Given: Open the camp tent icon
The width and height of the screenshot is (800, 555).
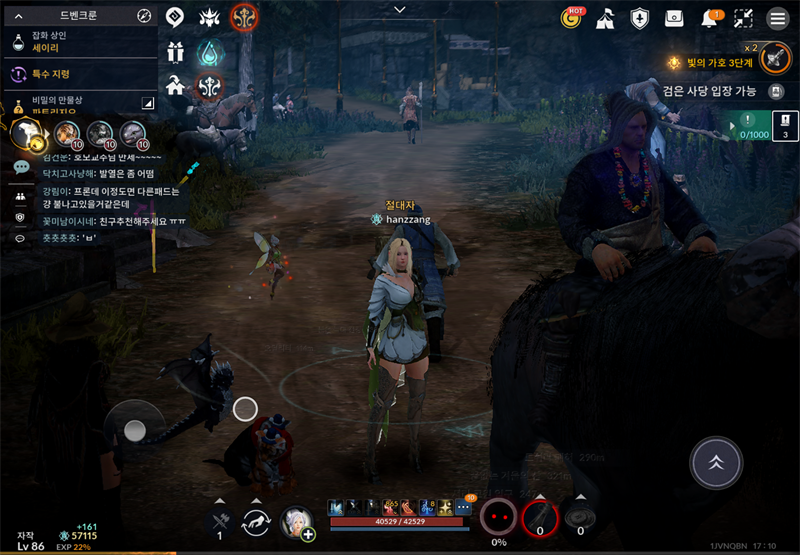Looking at the screenshot, I should pyautogui.click(x=605, y=18).
